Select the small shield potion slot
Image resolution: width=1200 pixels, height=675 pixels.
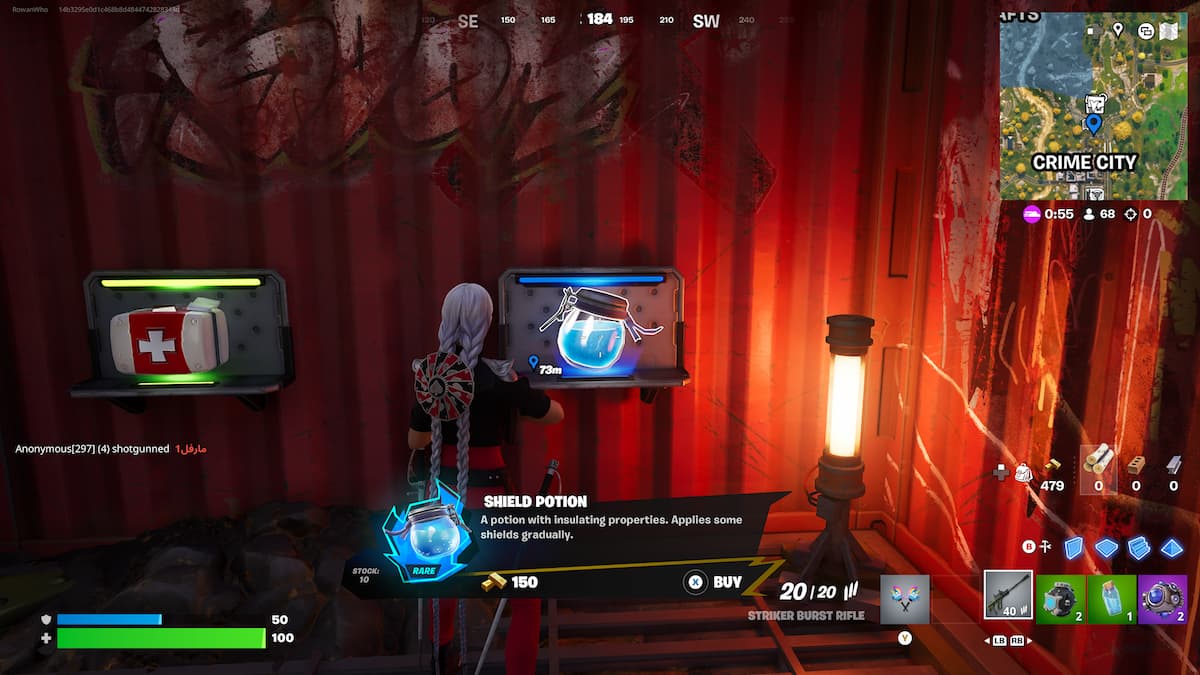click(1111, 599)
